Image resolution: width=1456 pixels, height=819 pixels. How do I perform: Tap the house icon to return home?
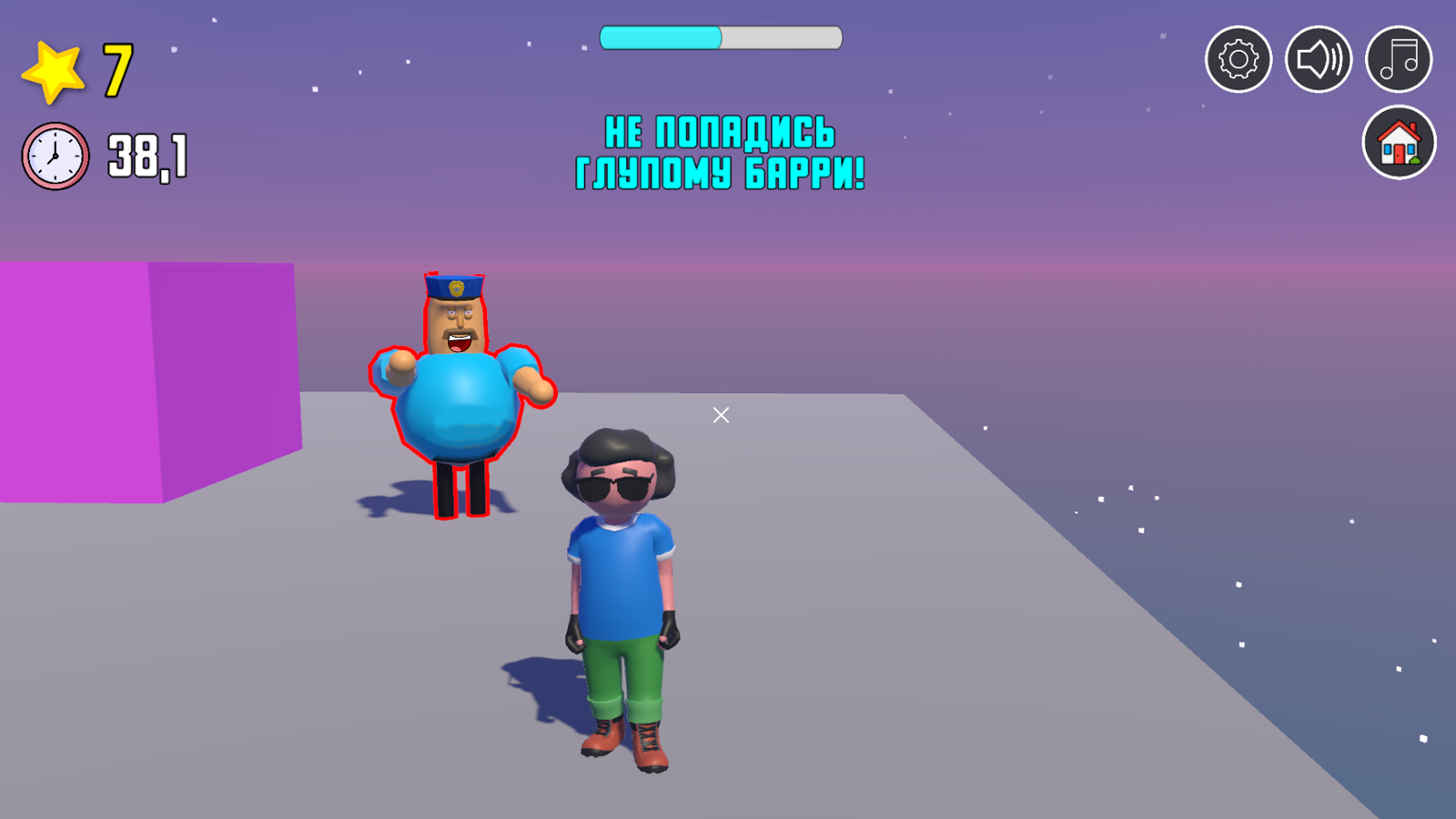(x=1399, y=144)
